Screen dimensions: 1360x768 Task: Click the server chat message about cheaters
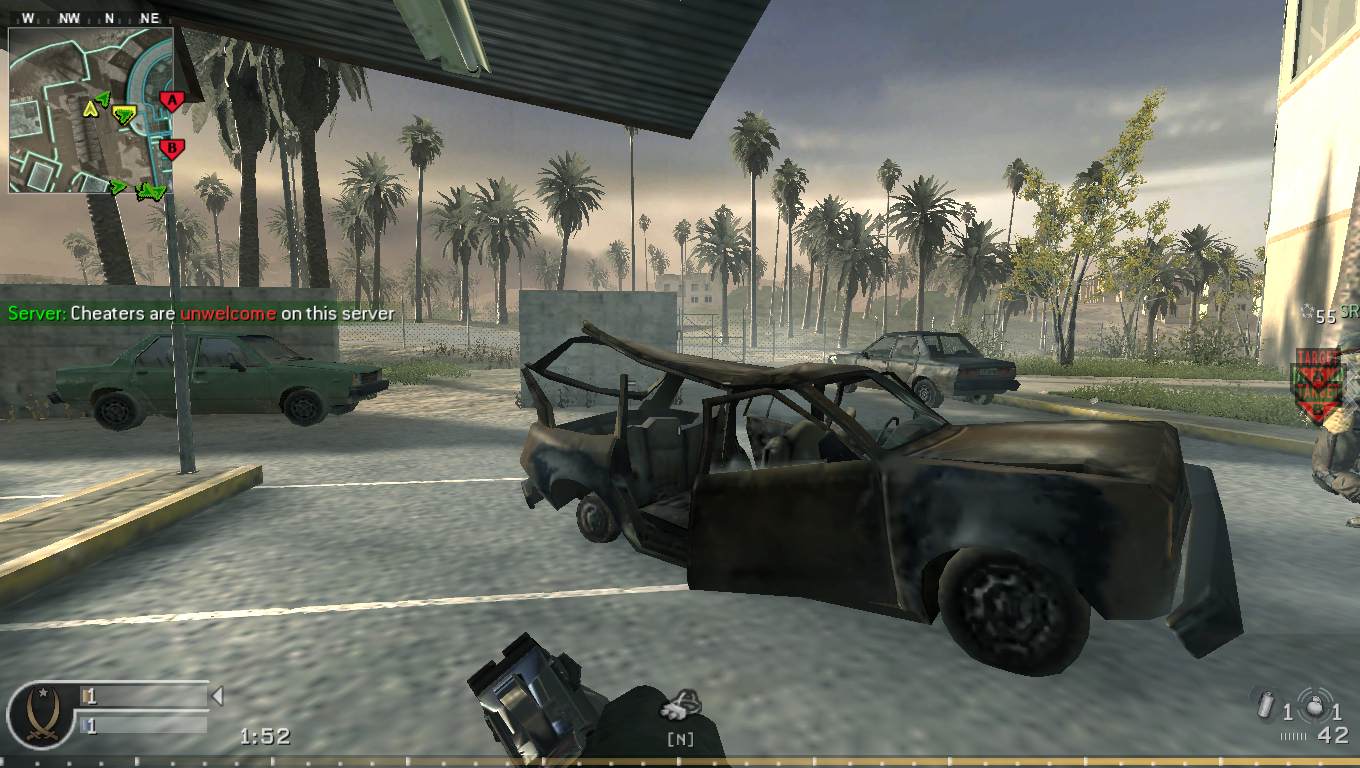pos(201,313)
